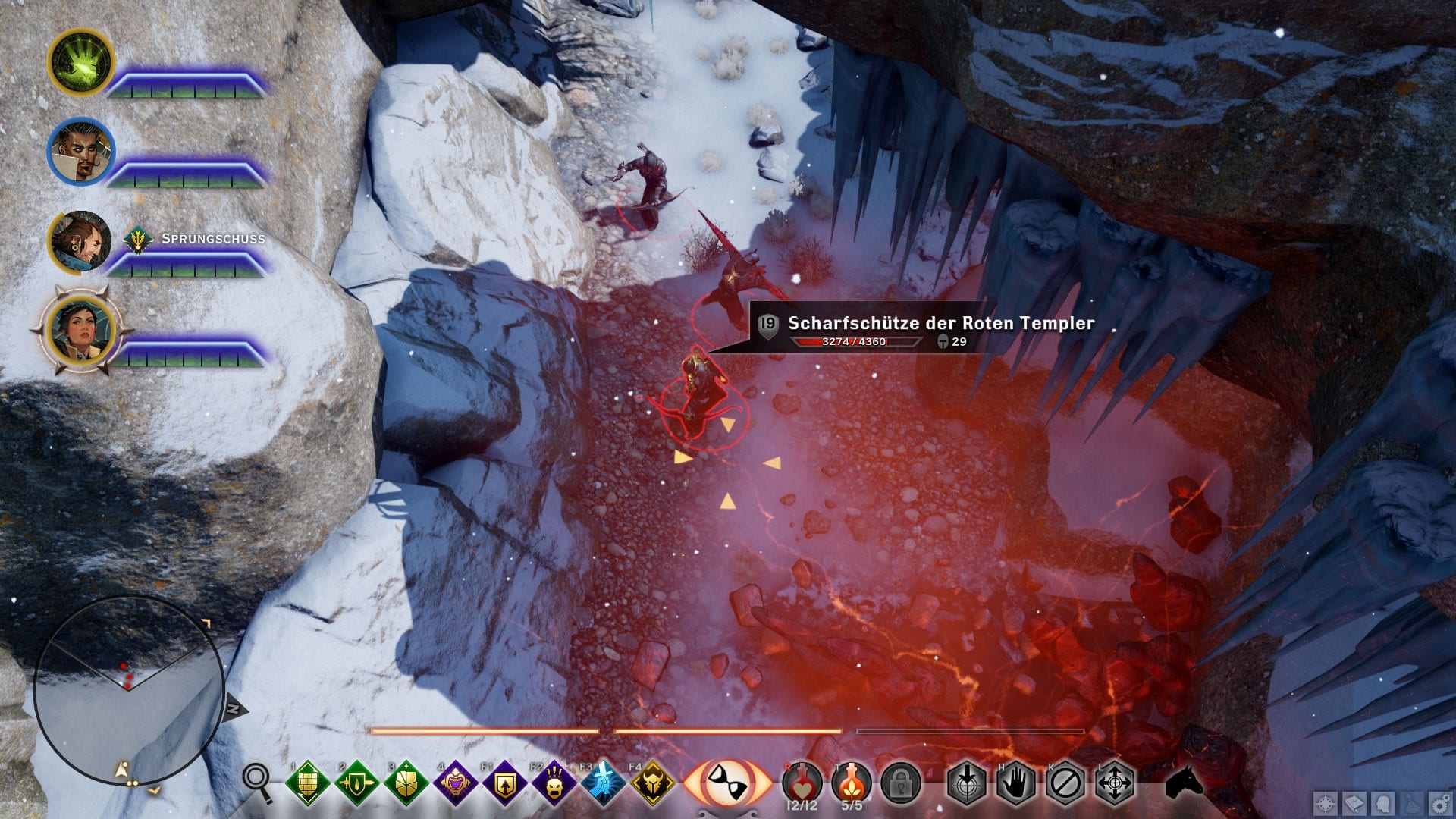Order party to attack my target
Screen dimensions: 1456x819
pos(966,783)
